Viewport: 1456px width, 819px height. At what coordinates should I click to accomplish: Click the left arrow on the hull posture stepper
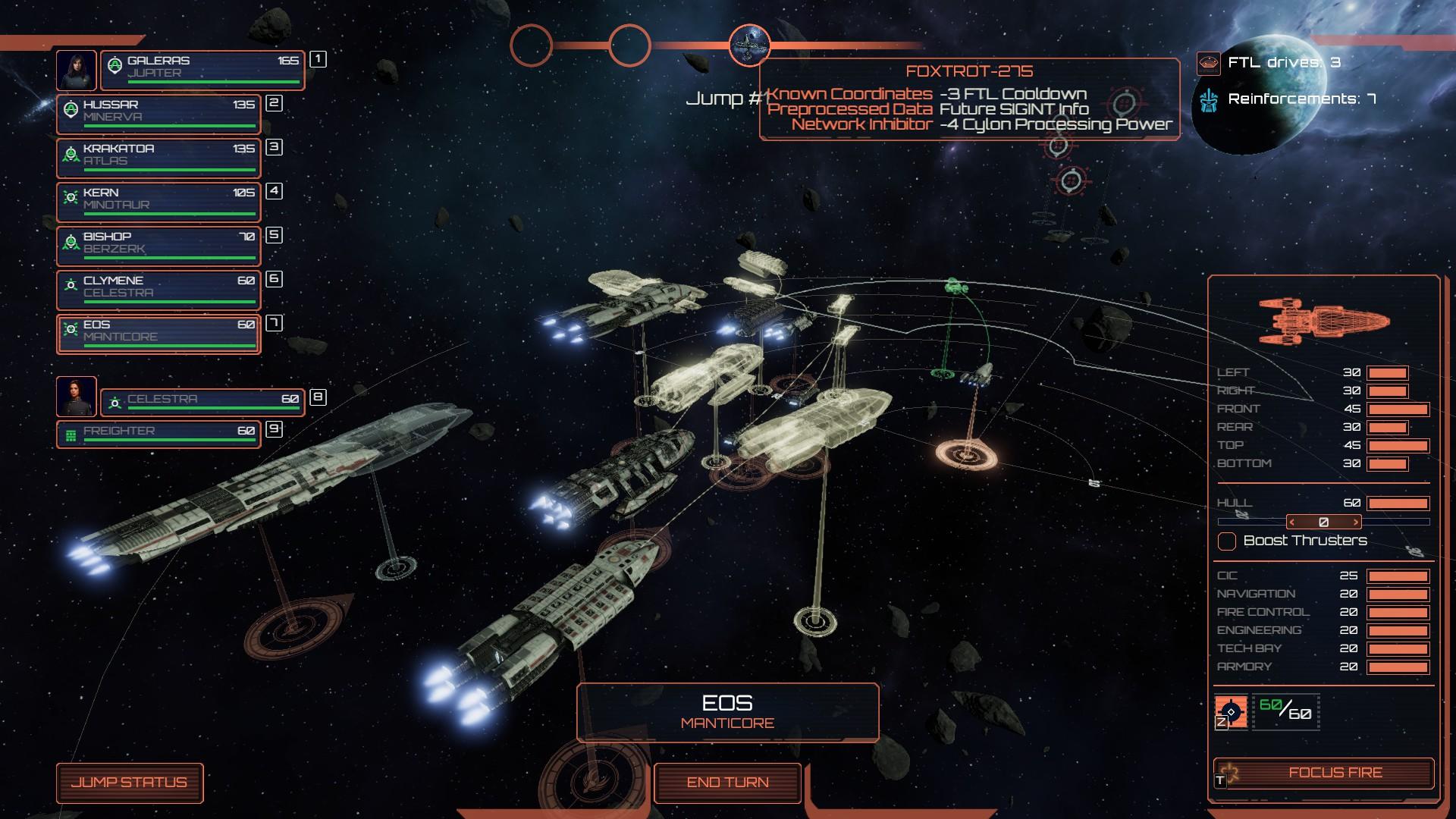[1292, 522]
